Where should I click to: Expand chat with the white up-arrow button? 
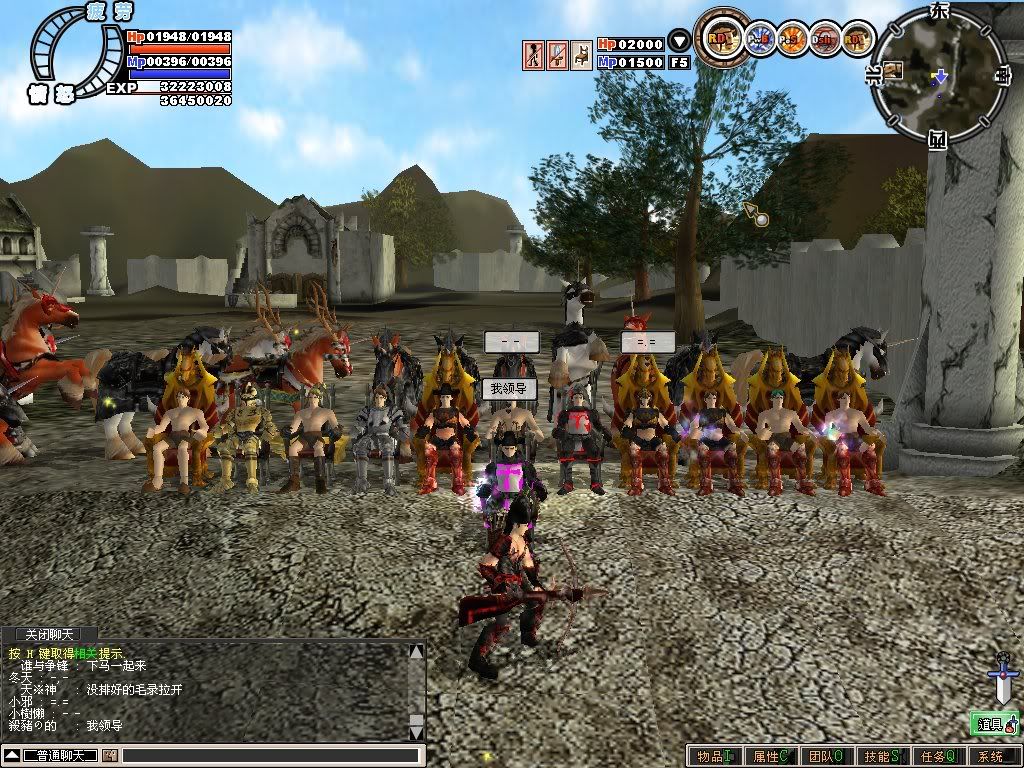point(12,755)
